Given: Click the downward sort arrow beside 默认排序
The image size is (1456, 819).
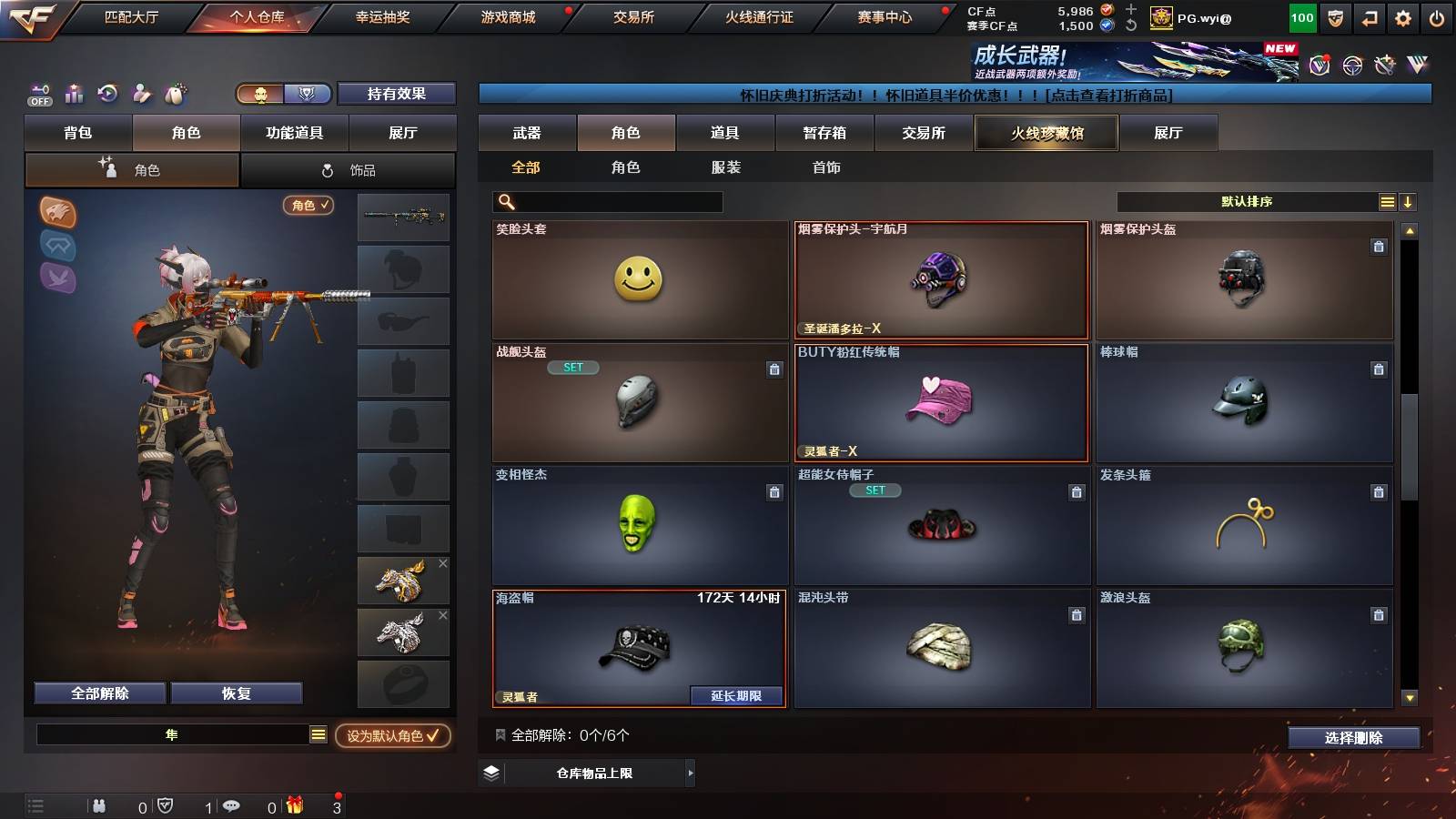Looking at the screenshot, I should 1407,201.
